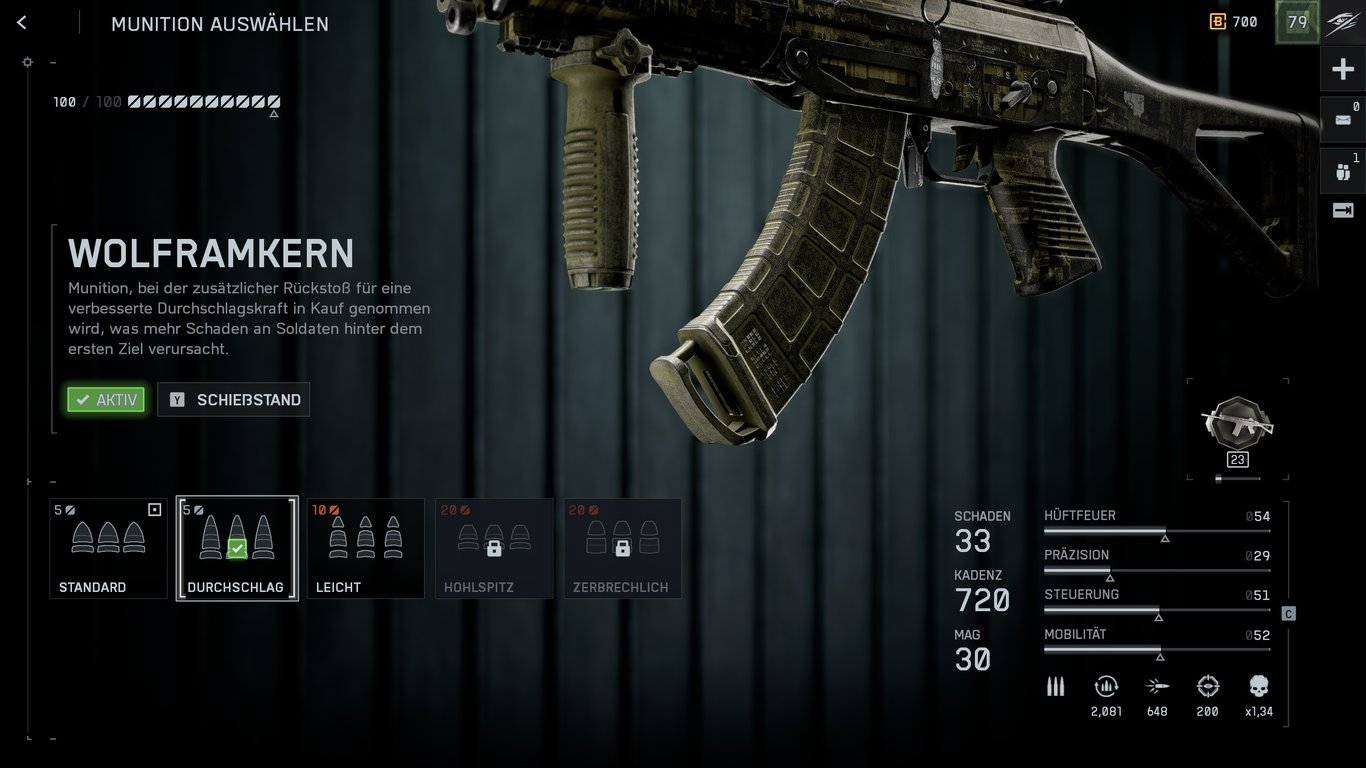Click the green AKTIV checkmark

[x=105, y=399]
